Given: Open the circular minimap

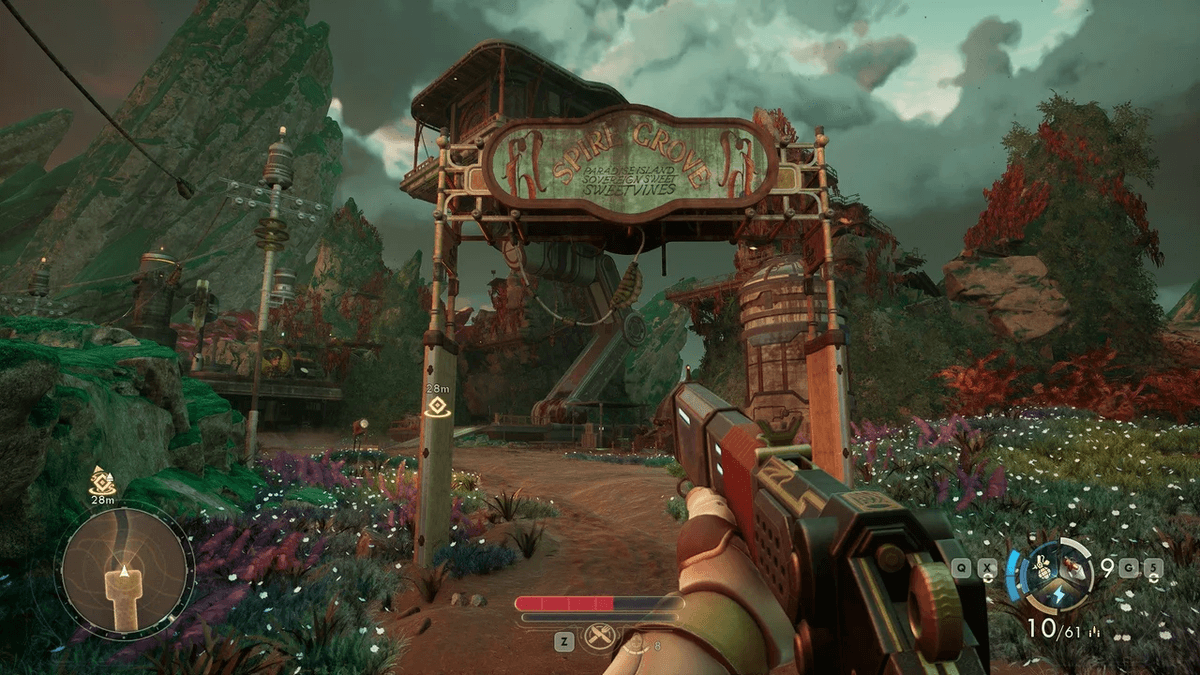Looking at the screenshot, I should point(124,570).
